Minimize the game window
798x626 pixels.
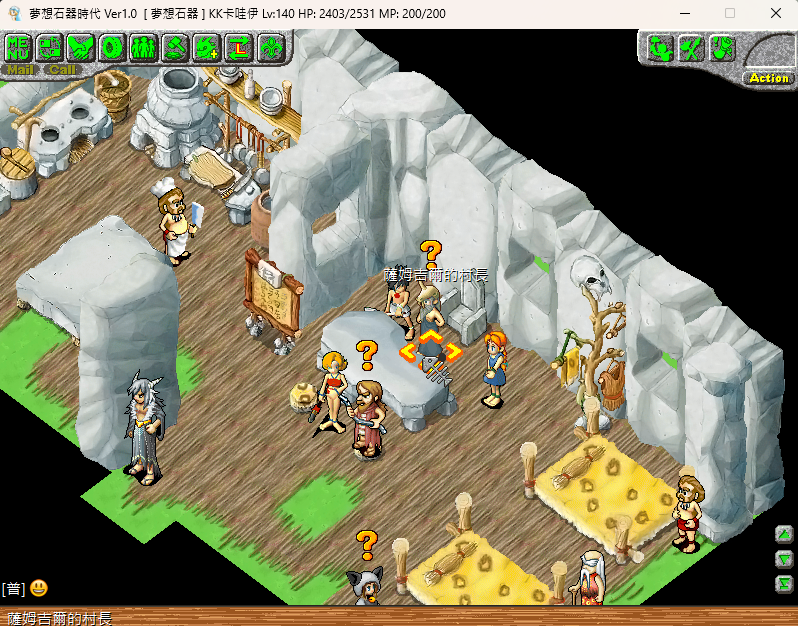[683, 13]
